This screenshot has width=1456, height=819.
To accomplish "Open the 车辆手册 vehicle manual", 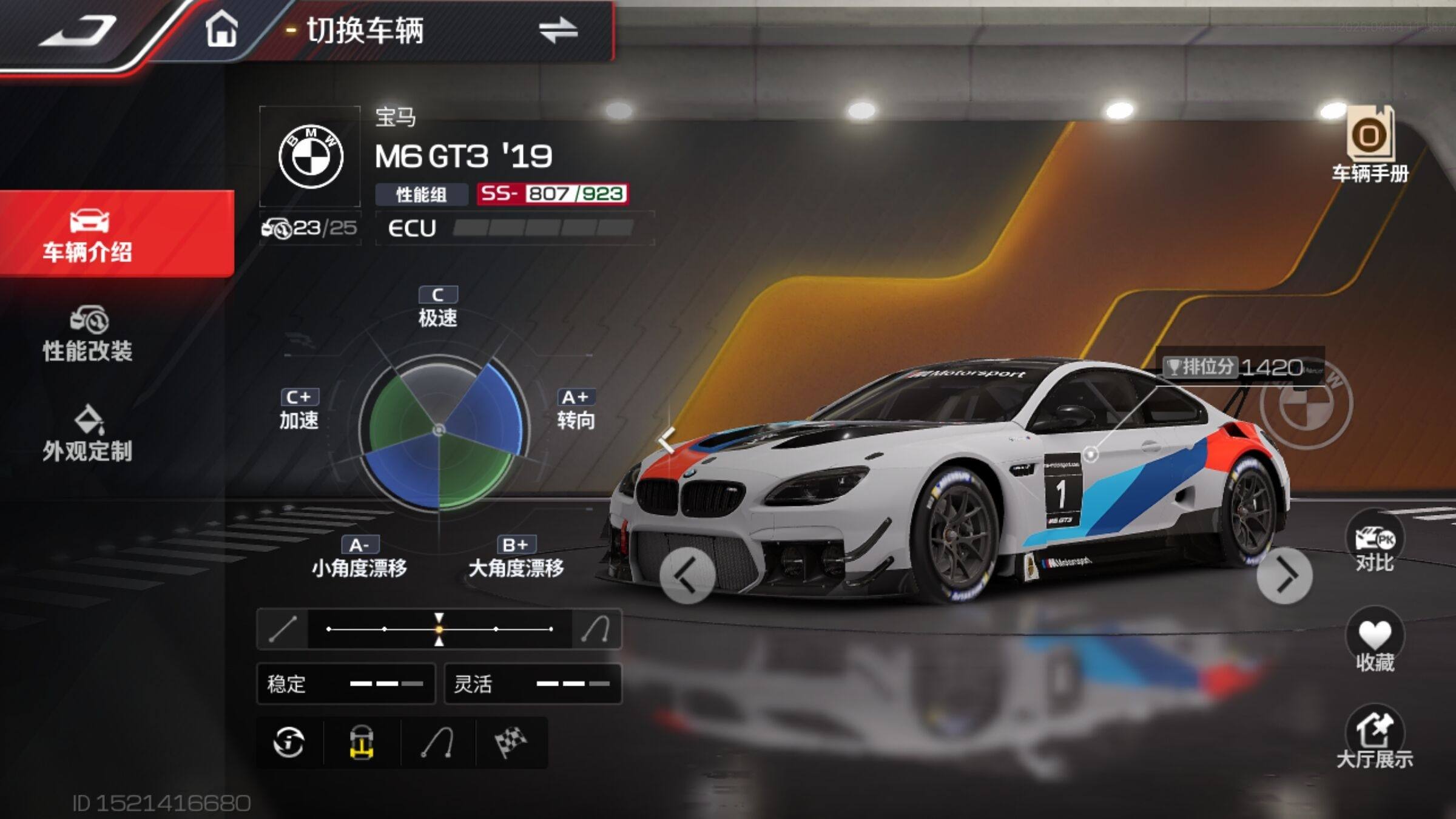I will [x=1370, y=146].
